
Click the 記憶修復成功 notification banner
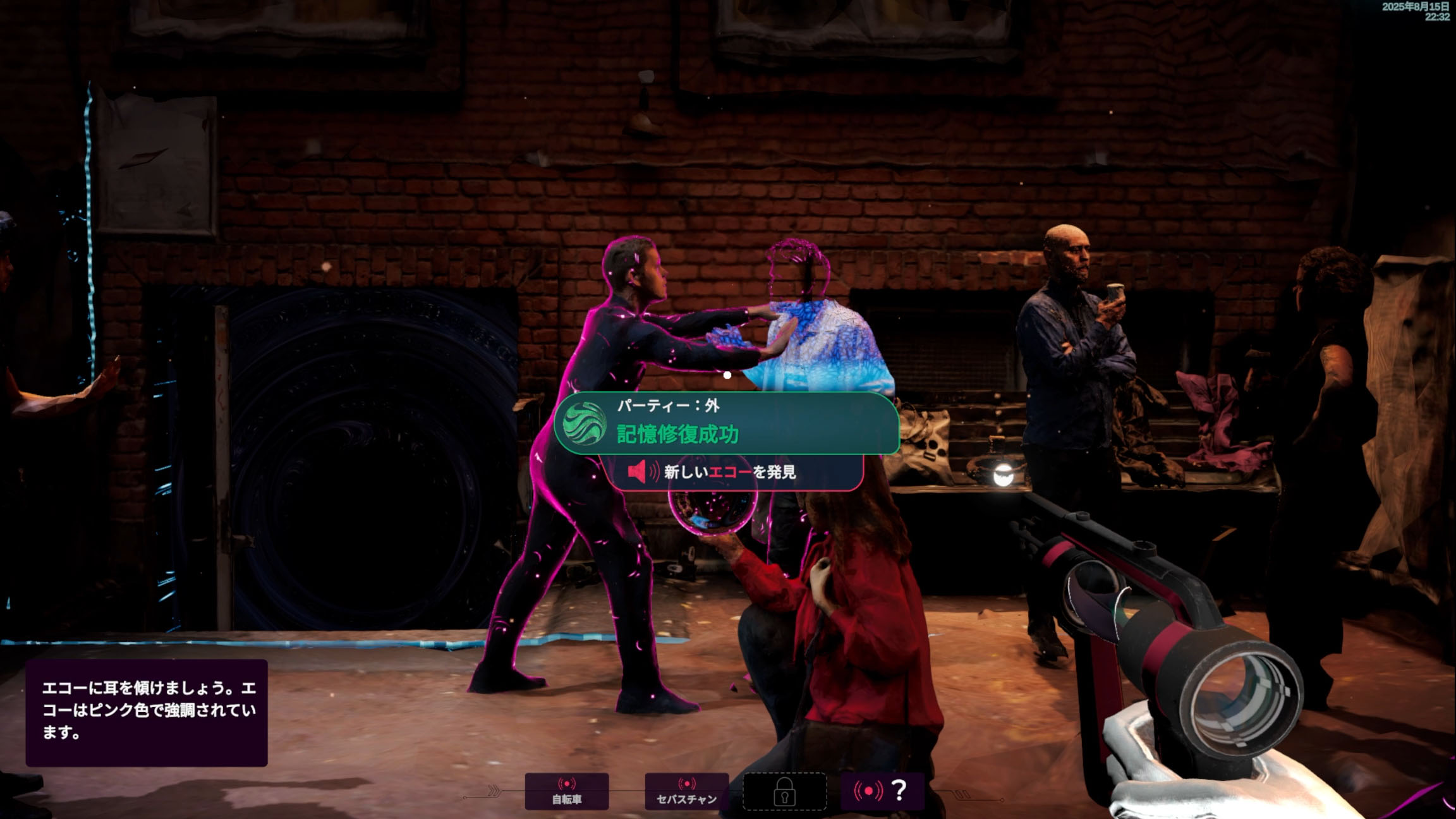click(x=727, y=423)
